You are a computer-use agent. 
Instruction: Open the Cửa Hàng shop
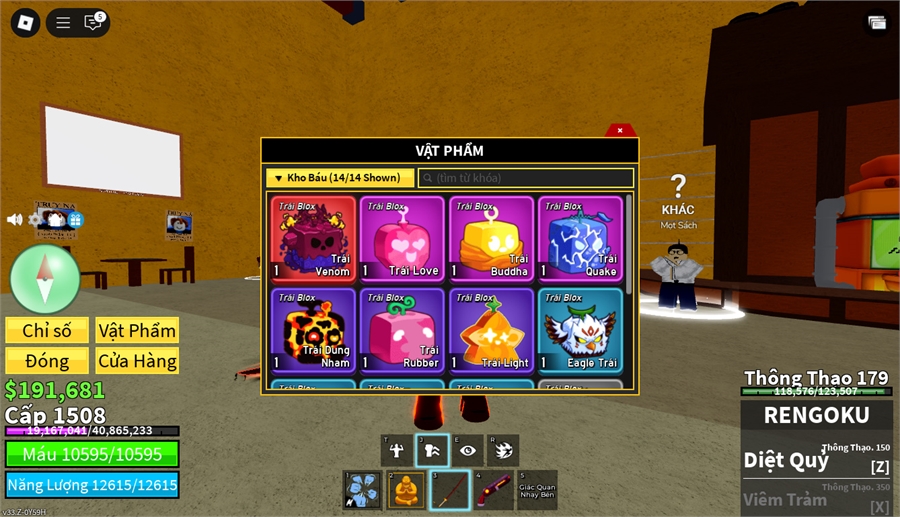tap(137, 361)
